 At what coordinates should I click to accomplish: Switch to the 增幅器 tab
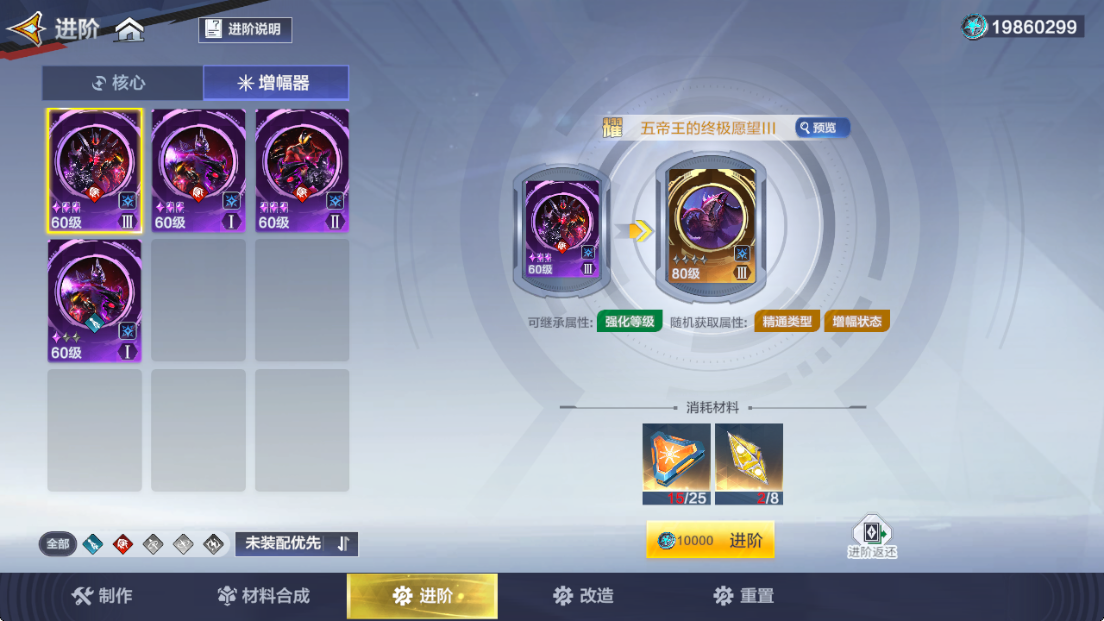click(276, 83)
